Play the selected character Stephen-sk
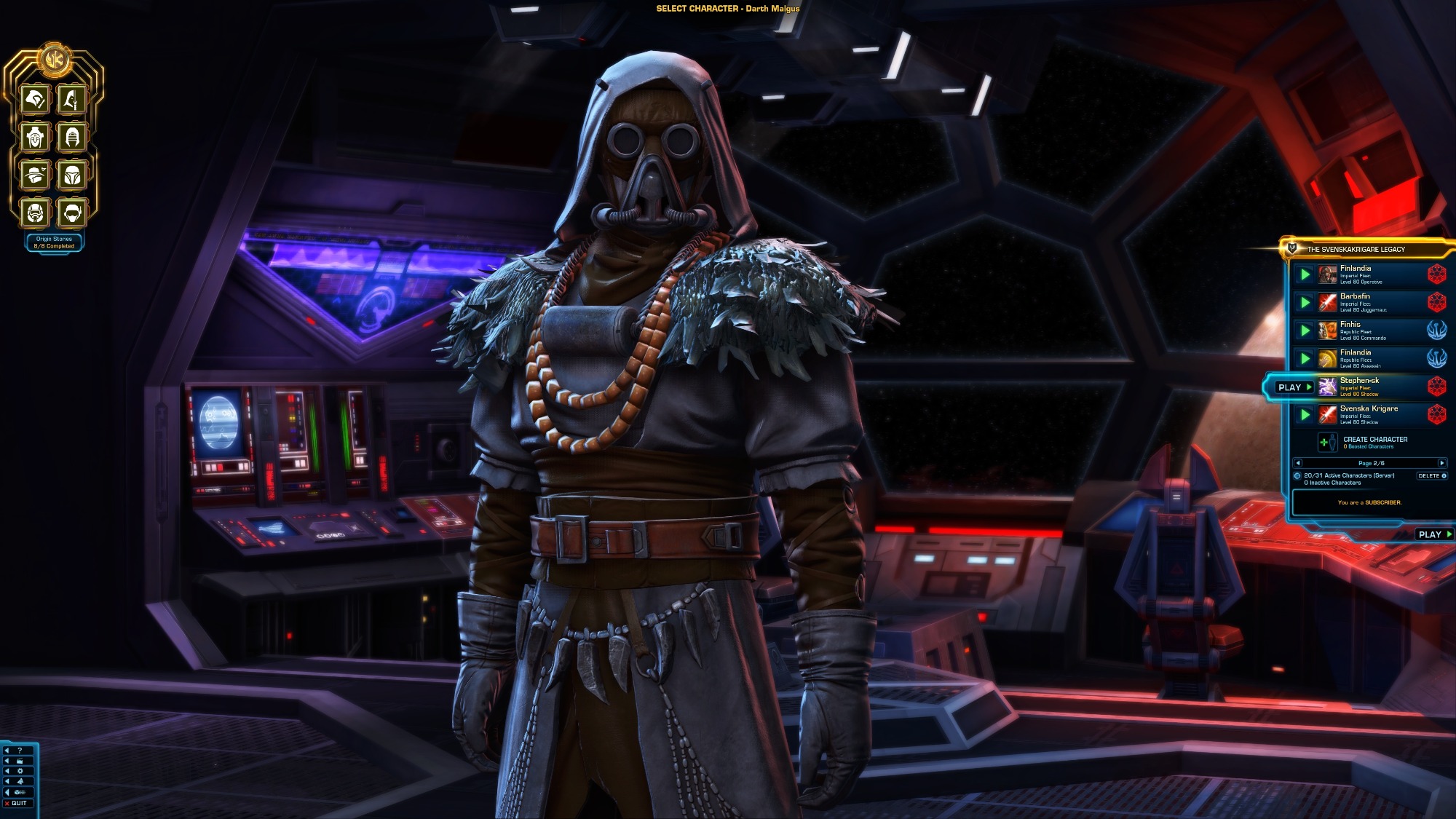 click(1294, 387)
